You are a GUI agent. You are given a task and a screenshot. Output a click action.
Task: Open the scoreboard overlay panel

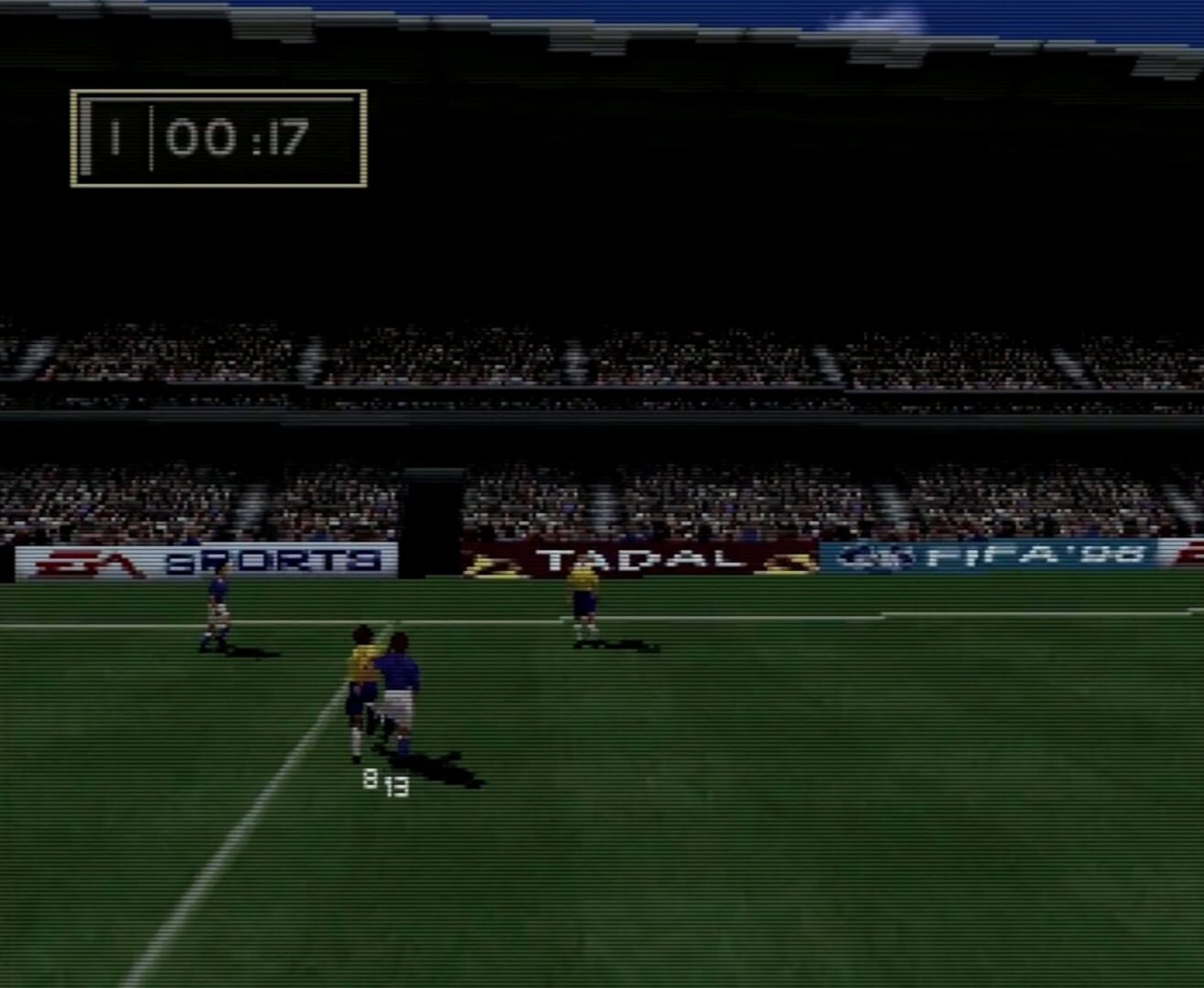pos(218,139)
